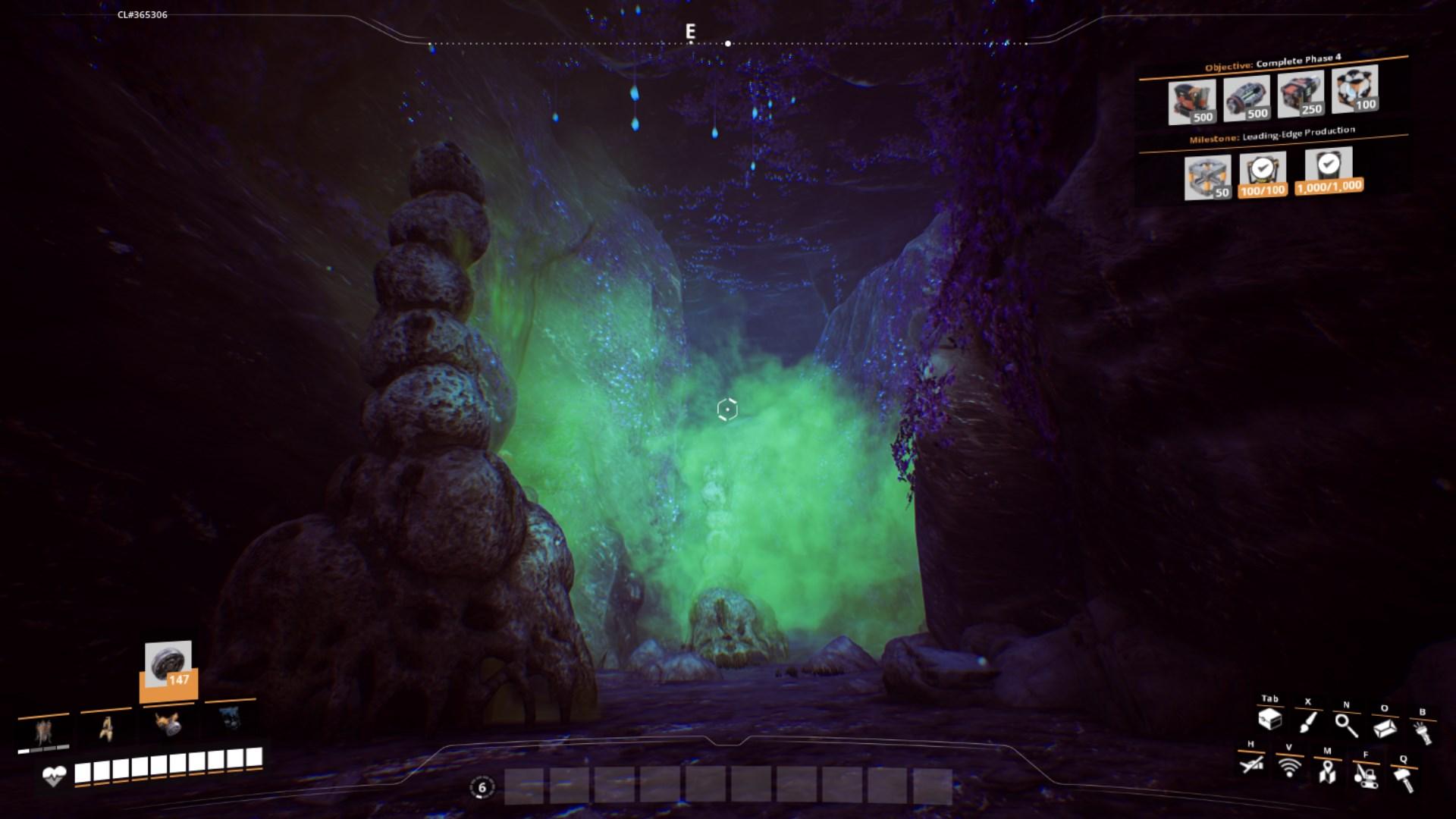
Task: Activate the resource scanner signal icon
Action: [1288, 767]
